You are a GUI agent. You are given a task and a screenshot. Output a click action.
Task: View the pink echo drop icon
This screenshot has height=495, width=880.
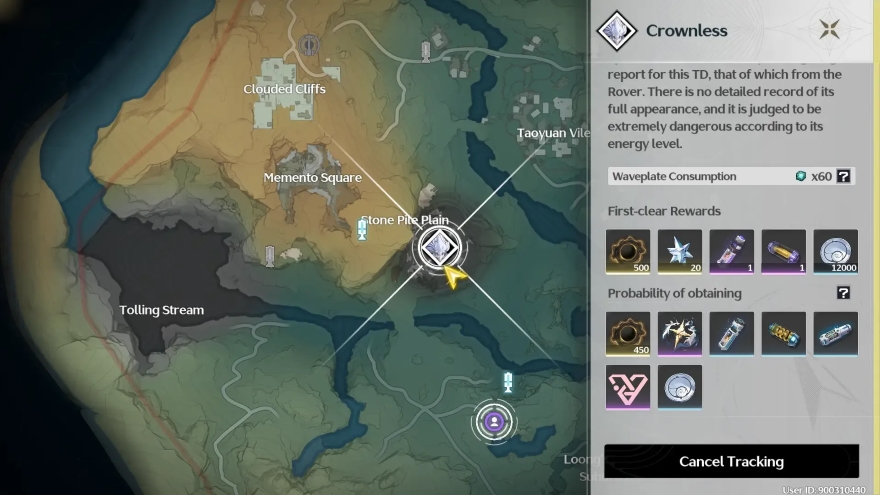[628, 386]
